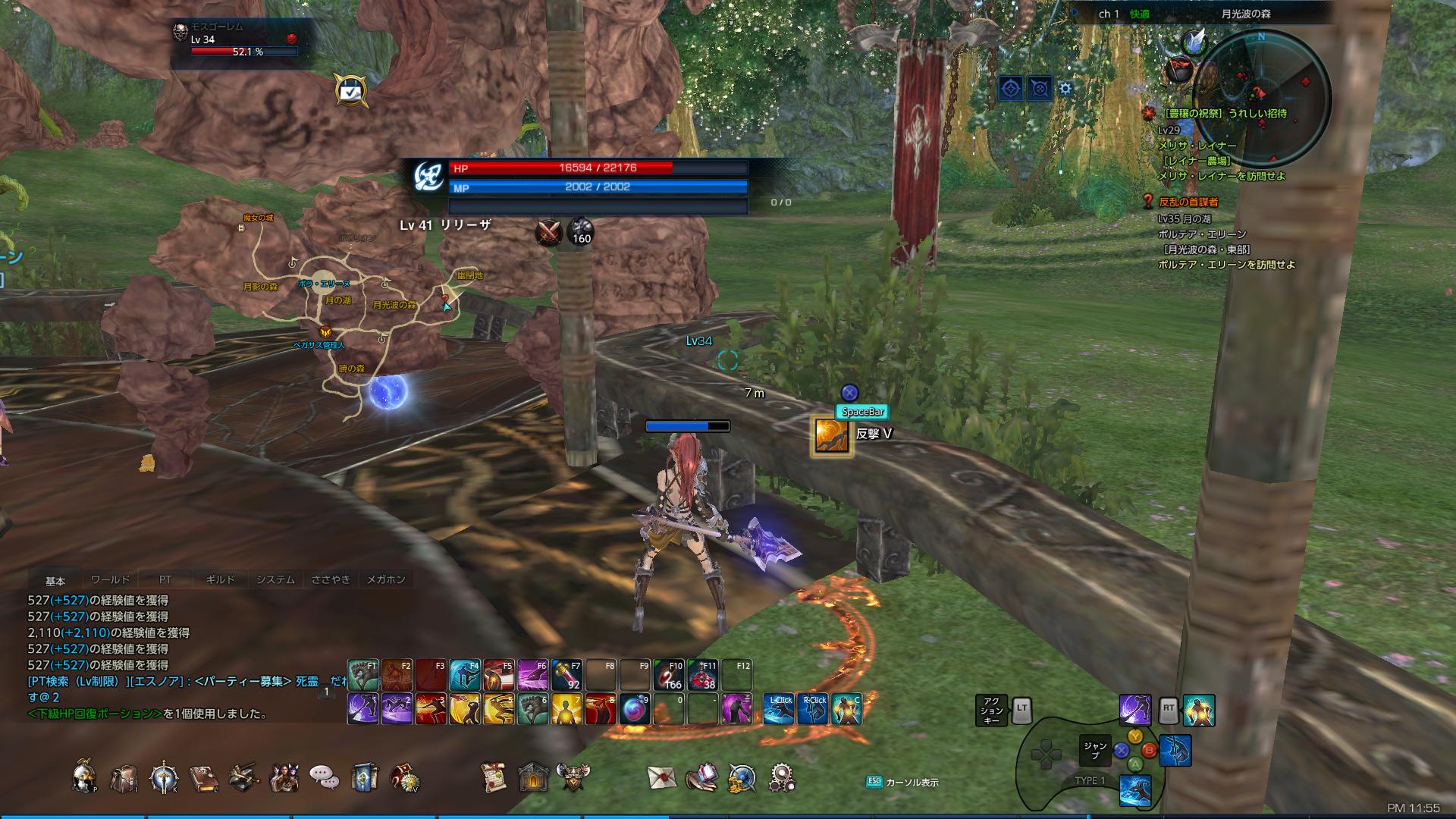
Task: Select the ポルテア・エリーンを訪問せよ quest objective
Action: pos(1227,265)
